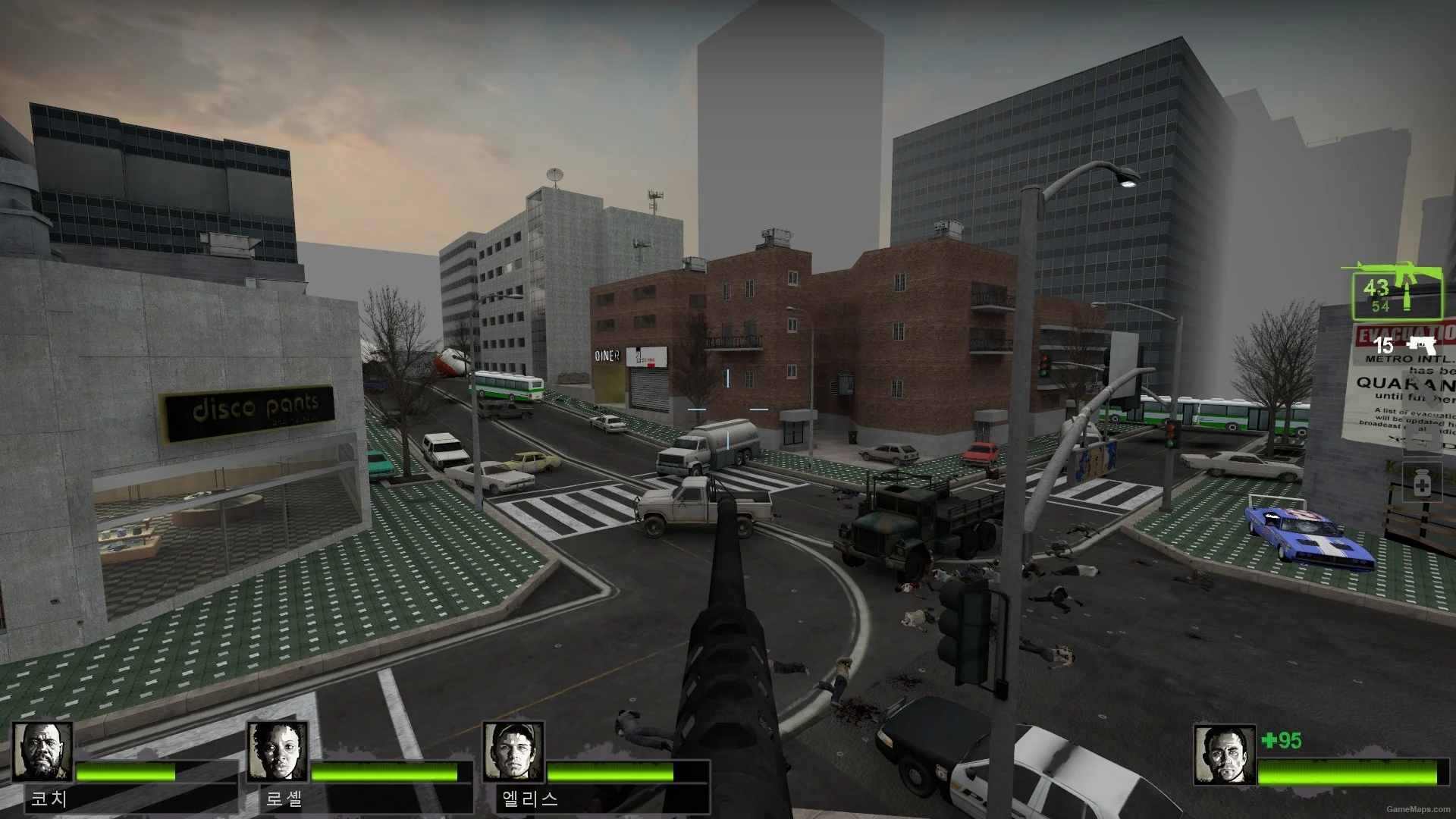This screenshot has height=819, width=1456.
Task: Click your own survivor portrait
Action: pos(1224,755)
